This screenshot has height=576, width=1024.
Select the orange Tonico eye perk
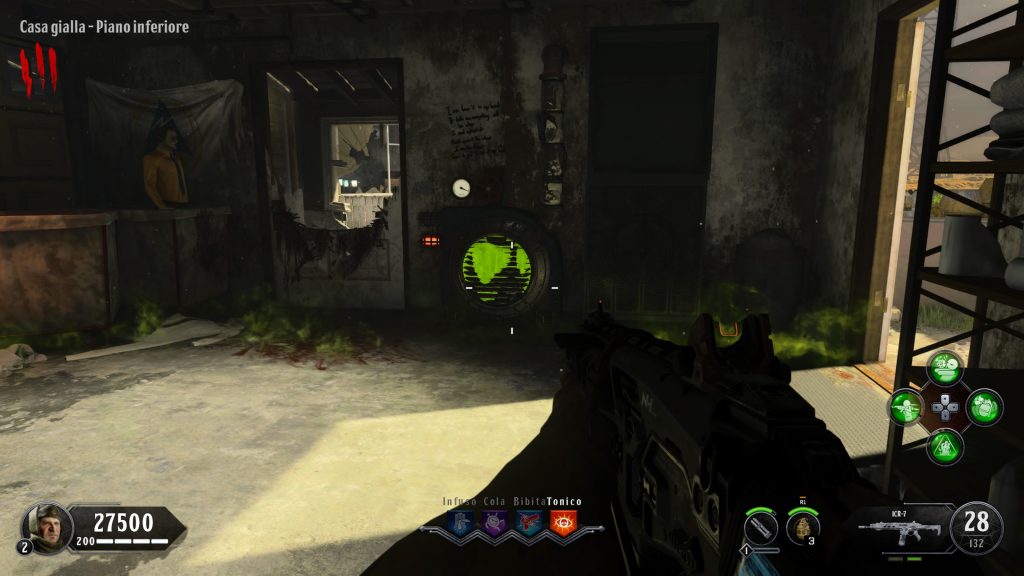point(562,521)
